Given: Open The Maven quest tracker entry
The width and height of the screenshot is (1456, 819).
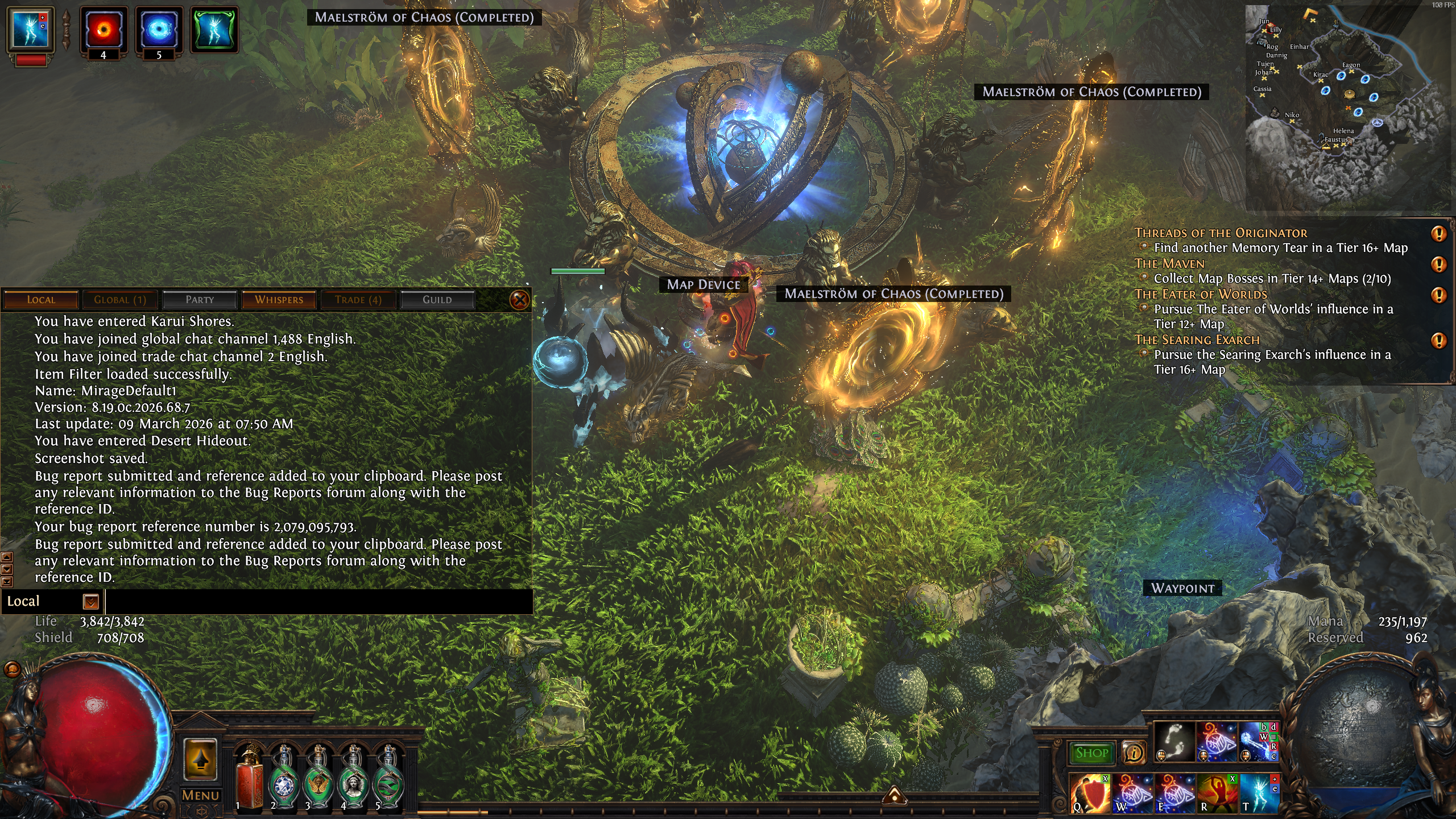Looking at the screenshot, I should 1169,264.
